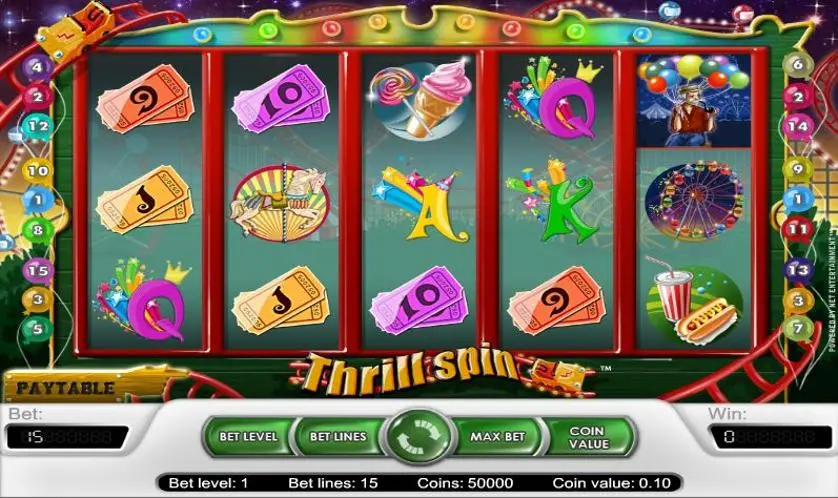Spin the reels with the round green button

pyautogui.click(x=419, y=438)
